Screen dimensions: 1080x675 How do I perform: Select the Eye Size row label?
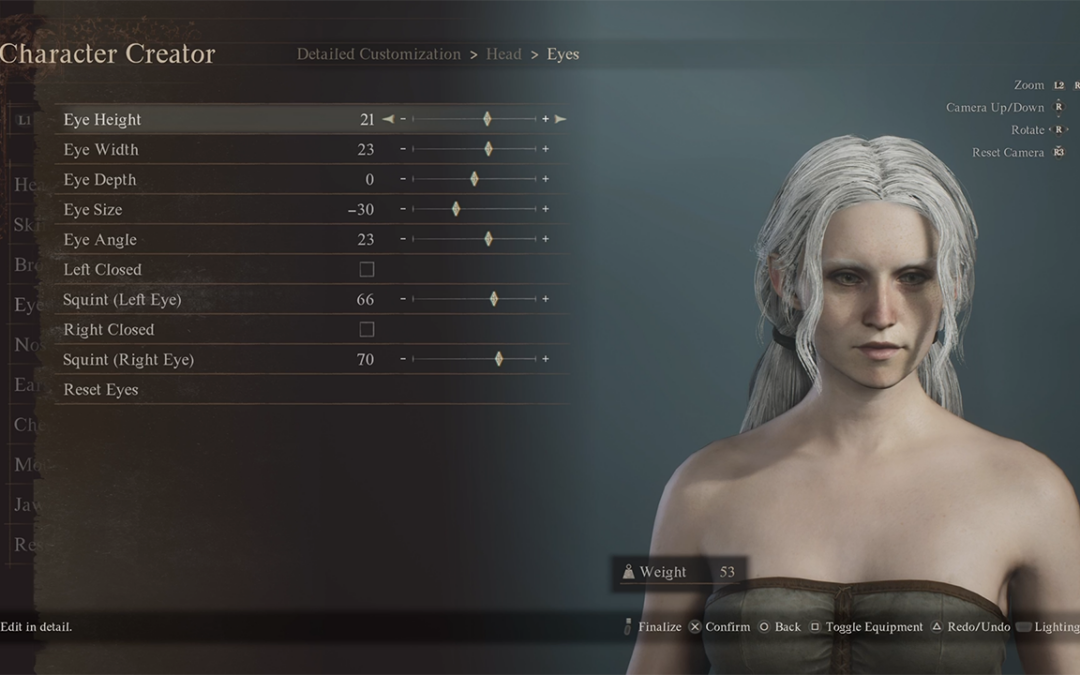coord(93,210)
